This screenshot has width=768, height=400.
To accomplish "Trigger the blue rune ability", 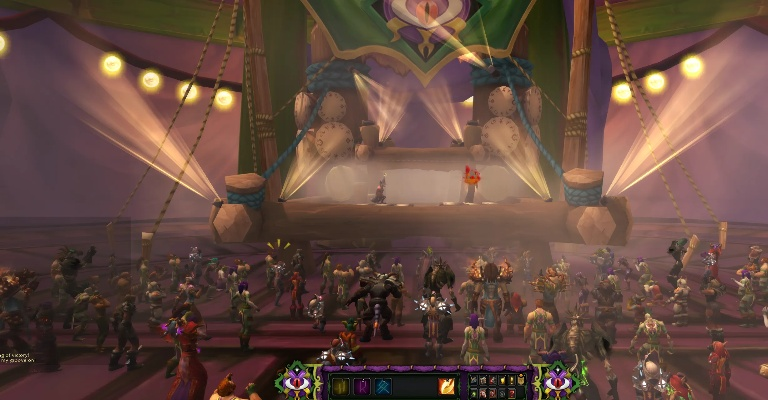I will 383,387.
